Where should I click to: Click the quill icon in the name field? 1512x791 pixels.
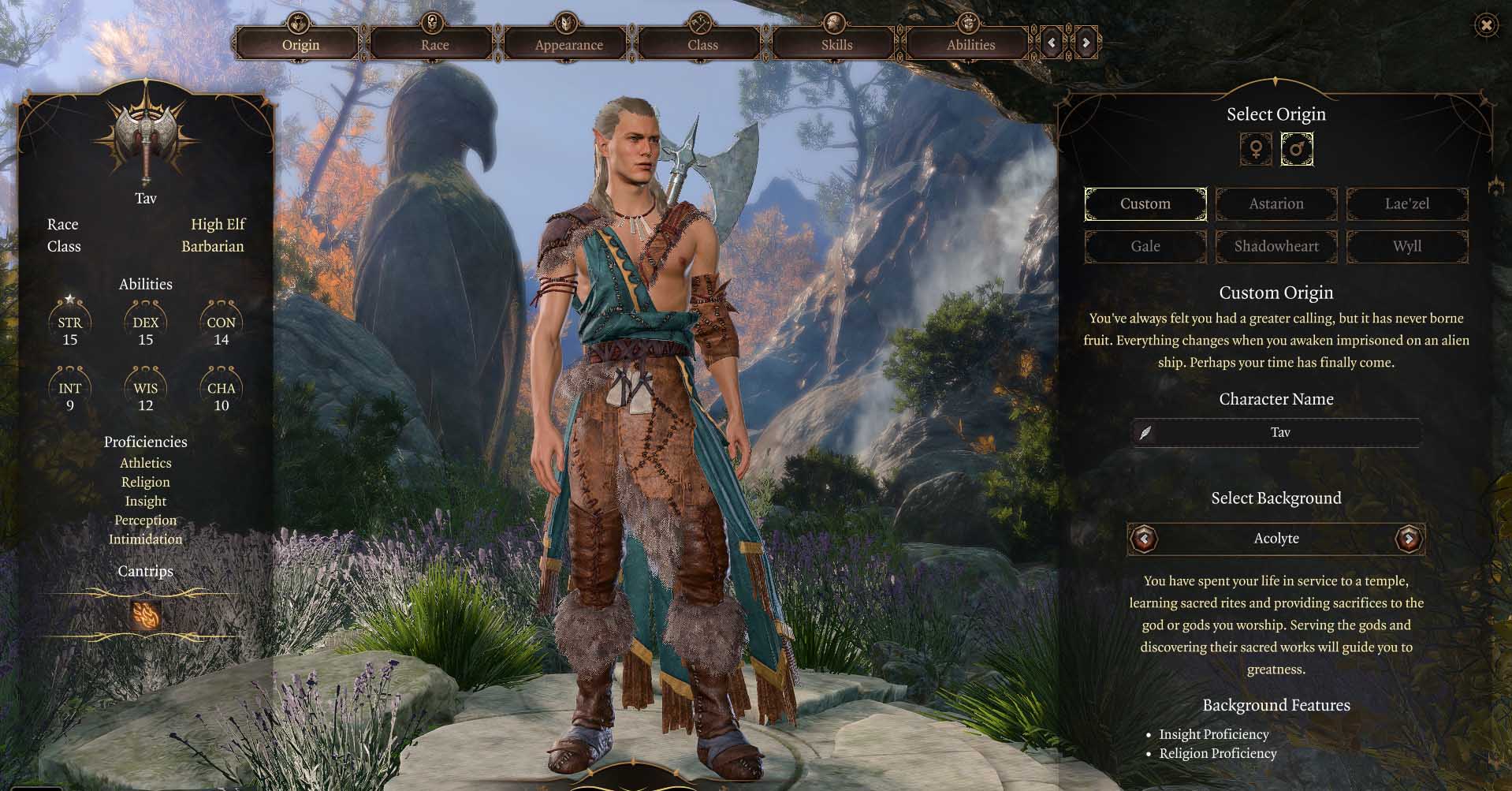(x=1145, y=432)
